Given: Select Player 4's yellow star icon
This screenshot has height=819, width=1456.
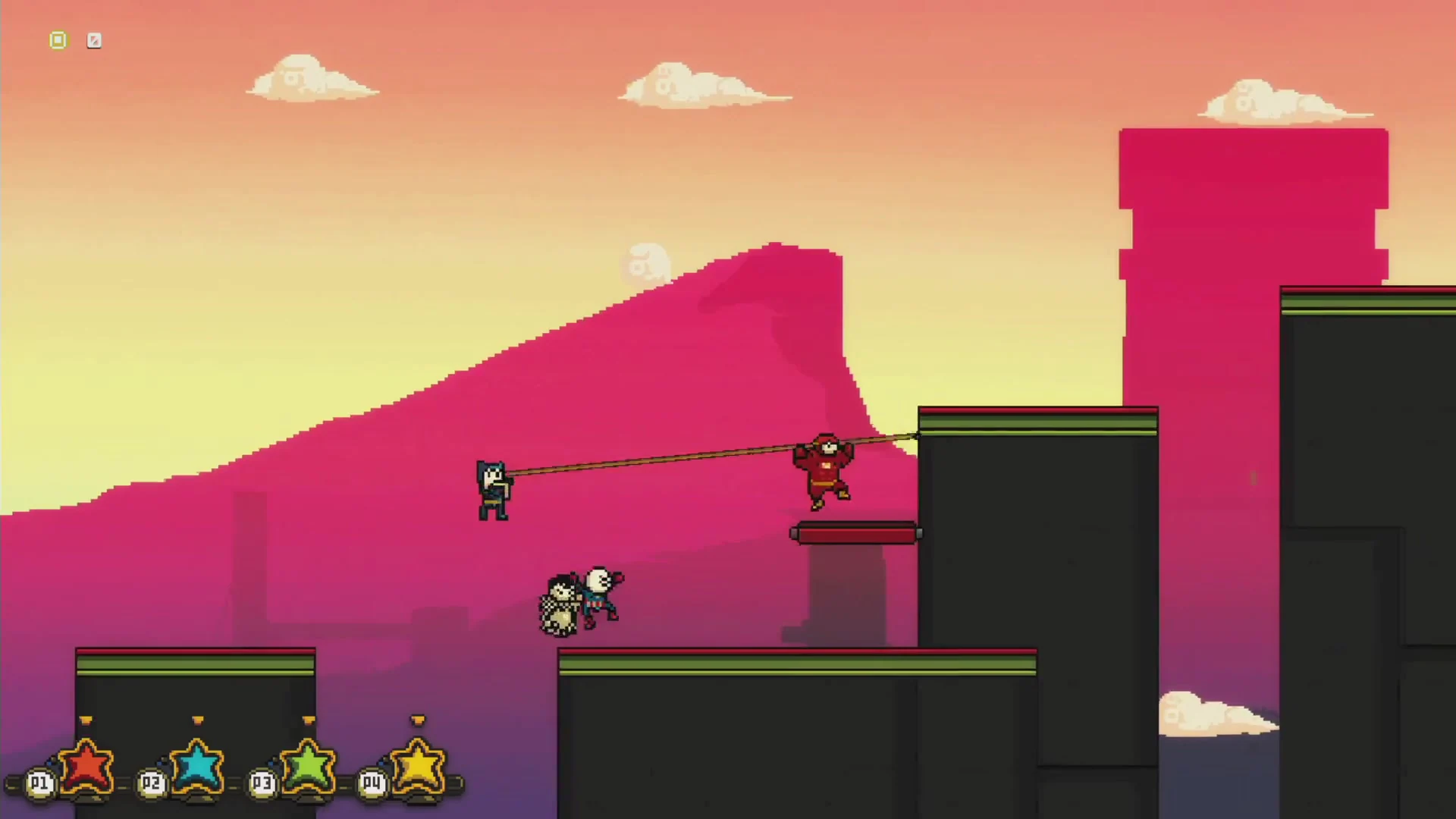Looking at the screenshot, I should [418, 768].
